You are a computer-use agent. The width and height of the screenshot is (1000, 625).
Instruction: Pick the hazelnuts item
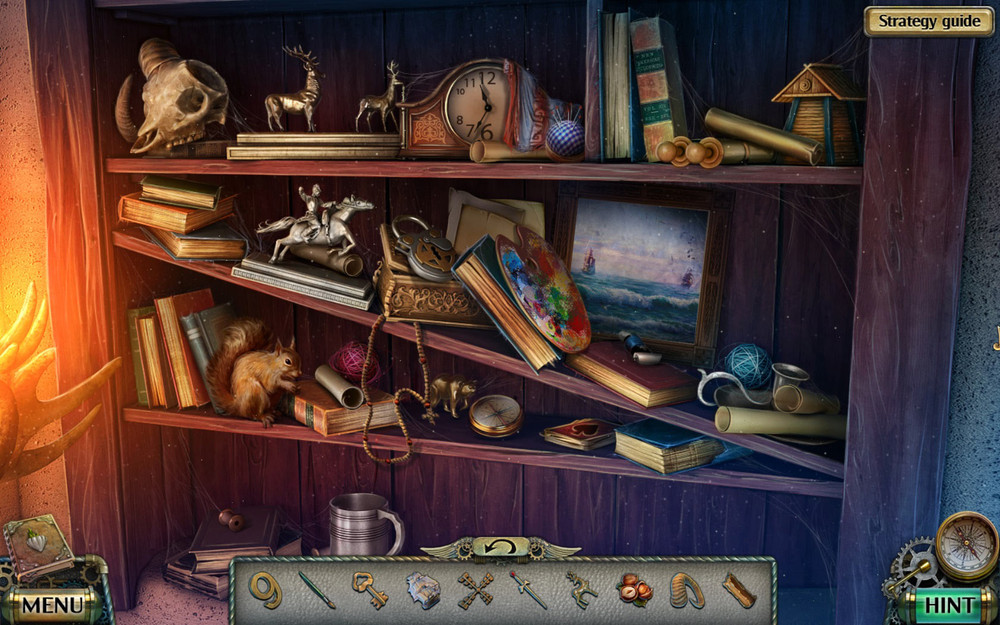[633, 589]
